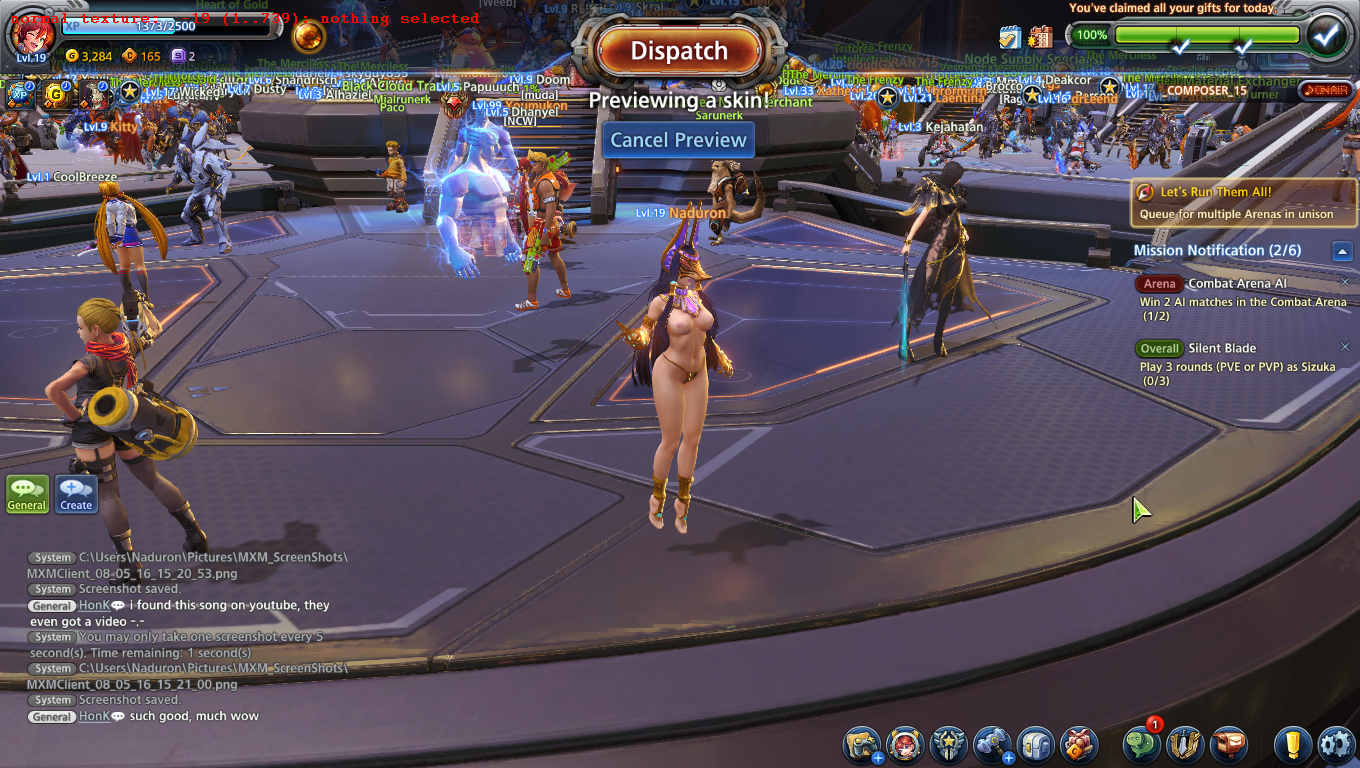Create a new chat channel
This screenshot has height=768, width=1360.
coord(76,494)
